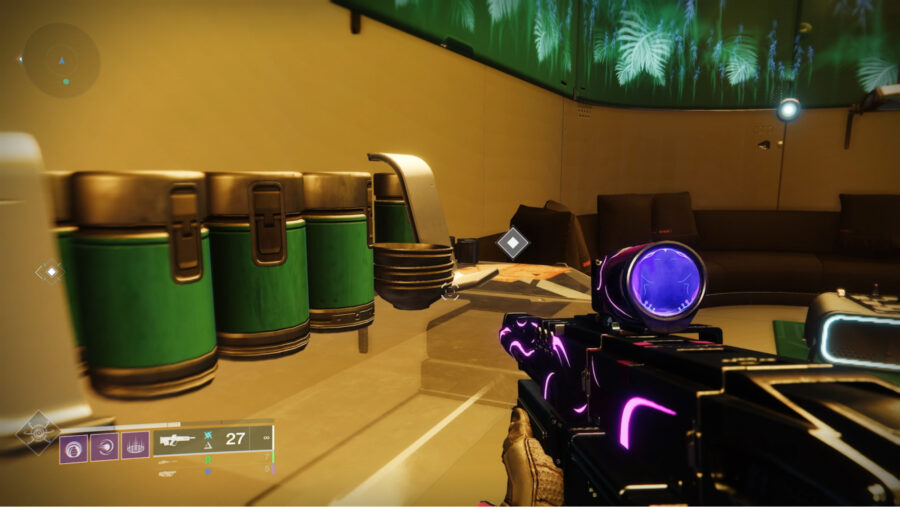Image resolution: width=900 pixels, height=507 pixels.
Task: Activate the diamond-shaped Super ability icon
Action: 37,433
